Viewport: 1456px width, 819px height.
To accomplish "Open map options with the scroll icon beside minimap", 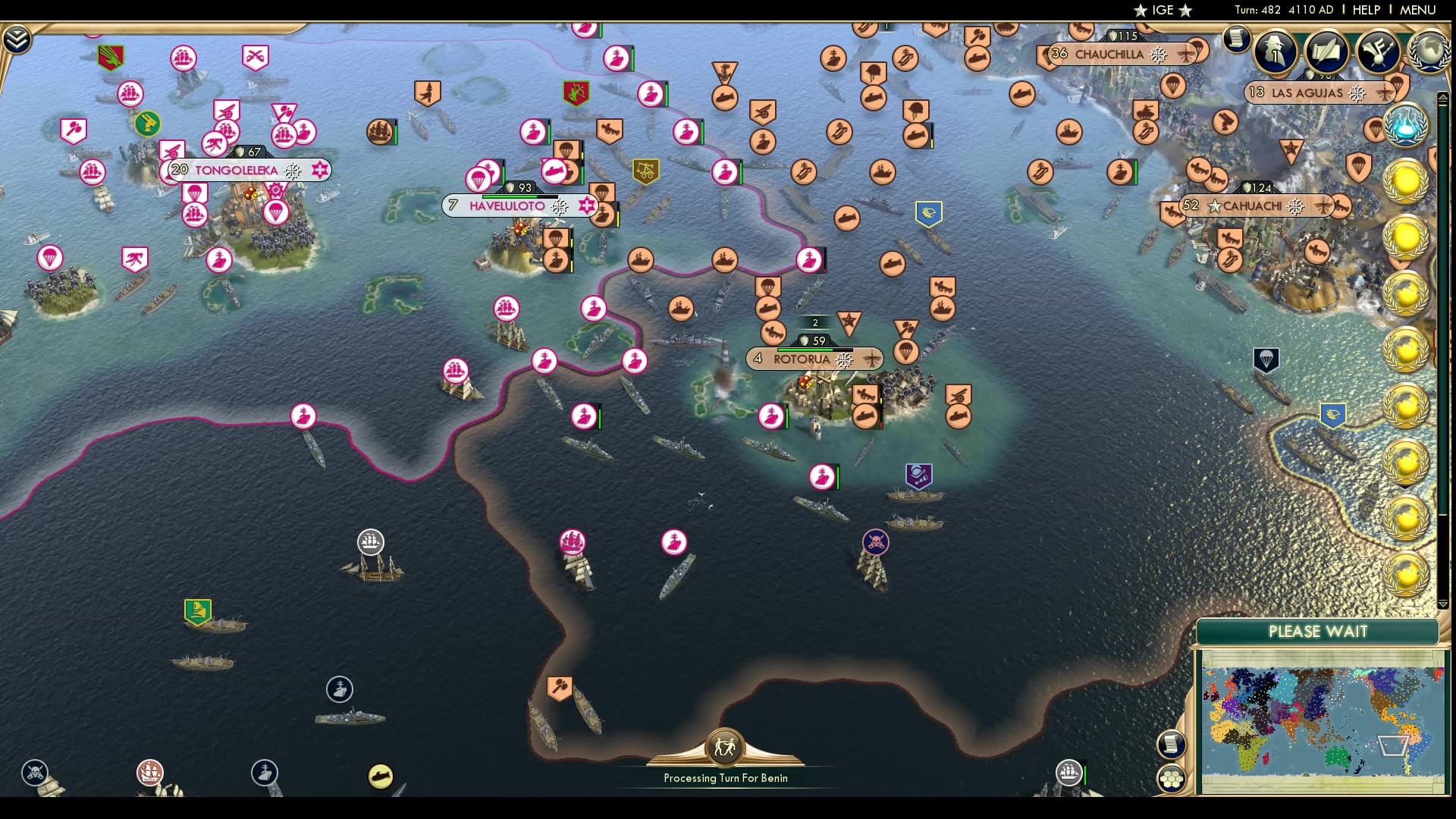I will point(1170,745).
